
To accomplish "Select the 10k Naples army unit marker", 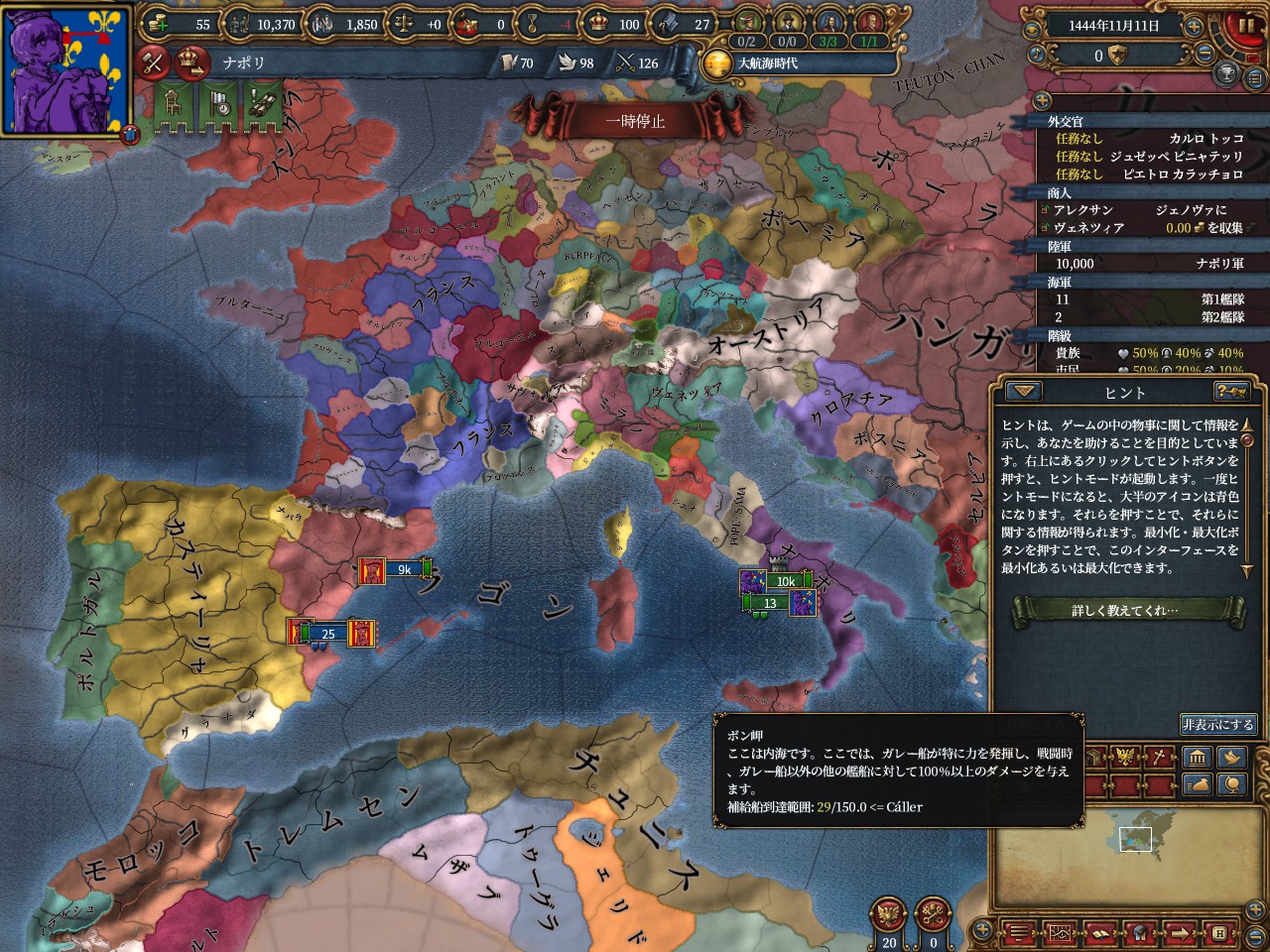I will pyautogui.click(x=785, y=581).
